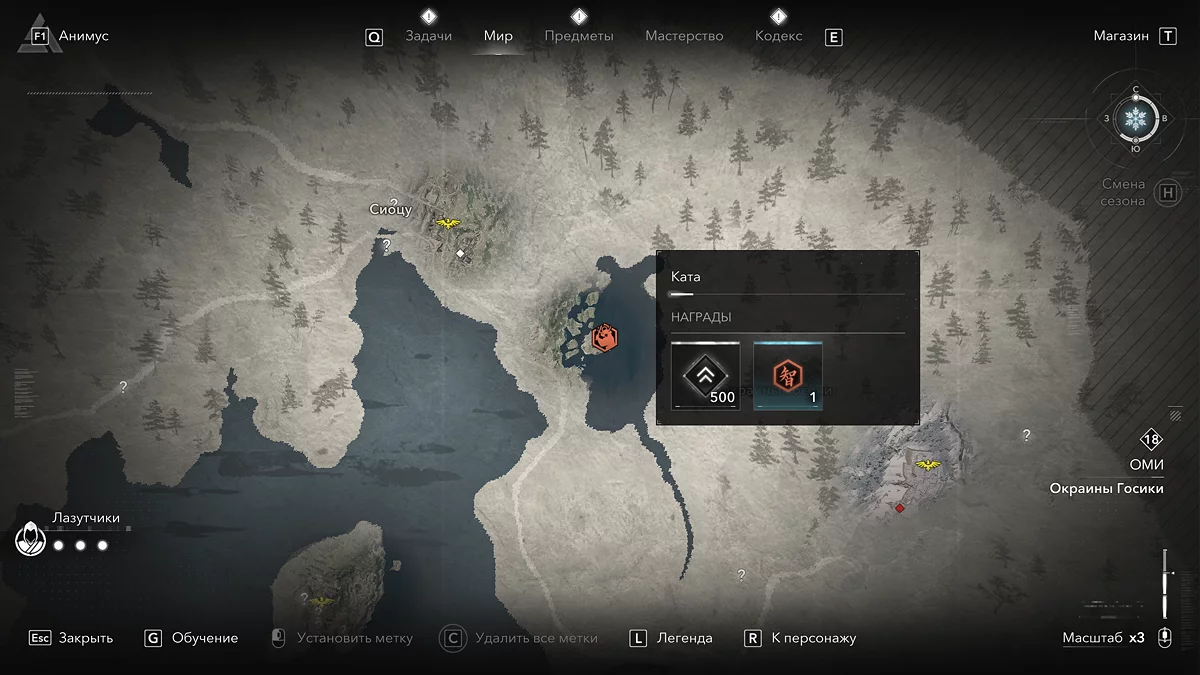The height and width of the screenshot is (675, 1200).
Task: Open the Анимус menu
Action: [x=83, y=36]
